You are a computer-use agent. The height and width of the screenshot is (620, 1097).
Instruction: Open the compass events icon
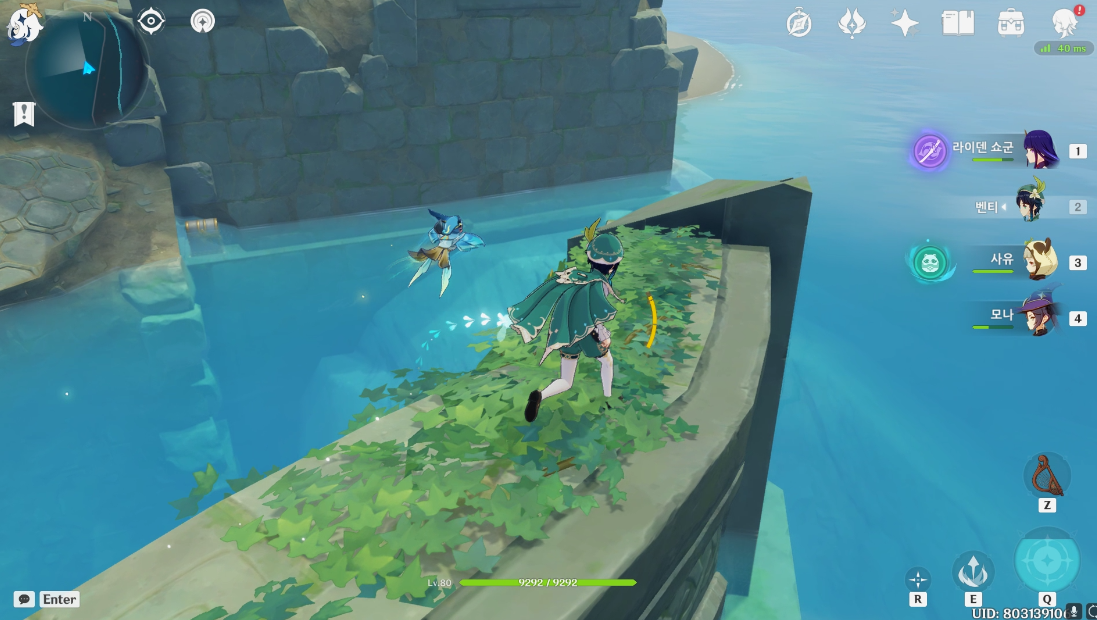(799, 23)
